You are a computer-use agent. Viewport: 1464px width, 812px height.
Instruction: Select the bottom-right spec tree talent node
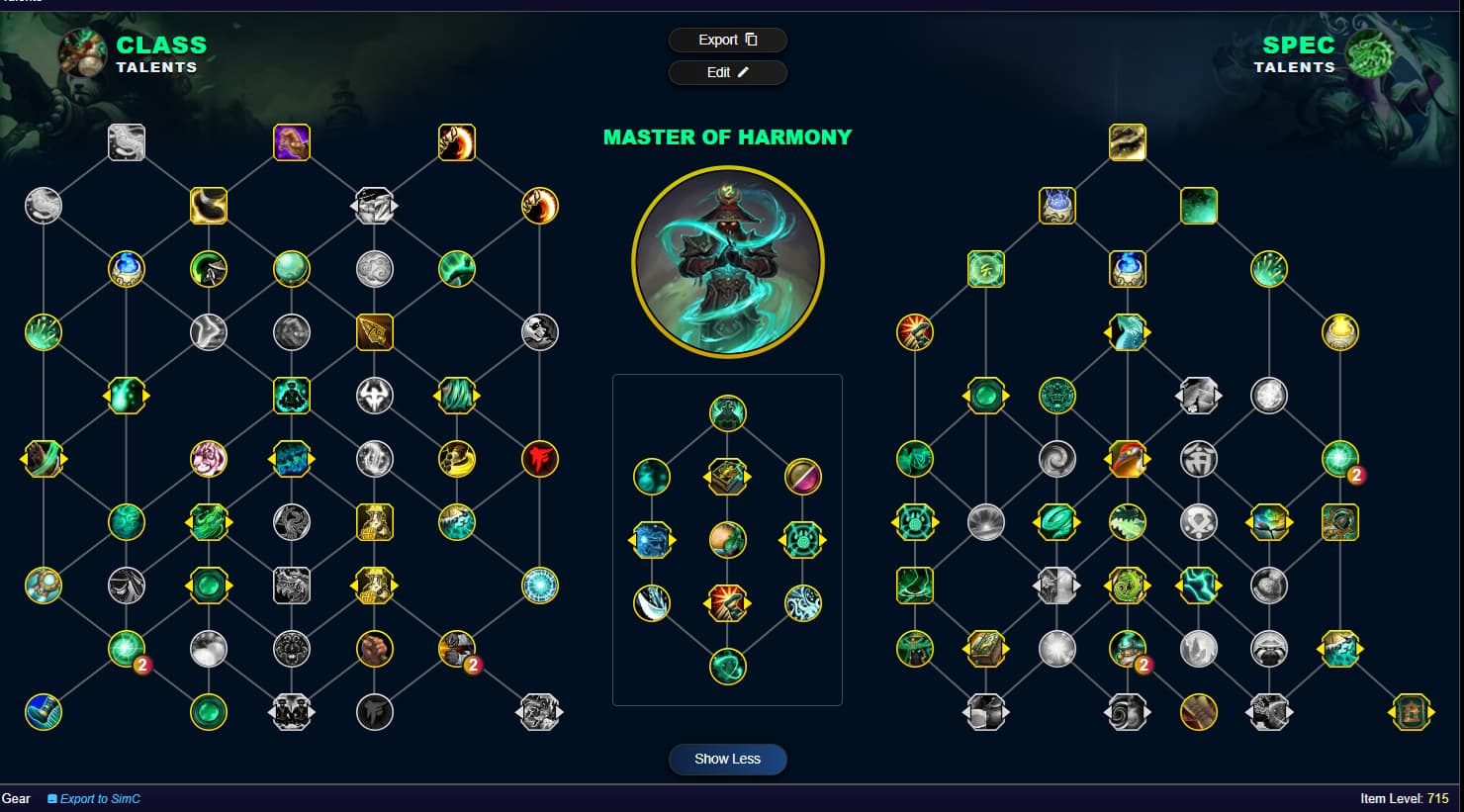[1411, 712]
